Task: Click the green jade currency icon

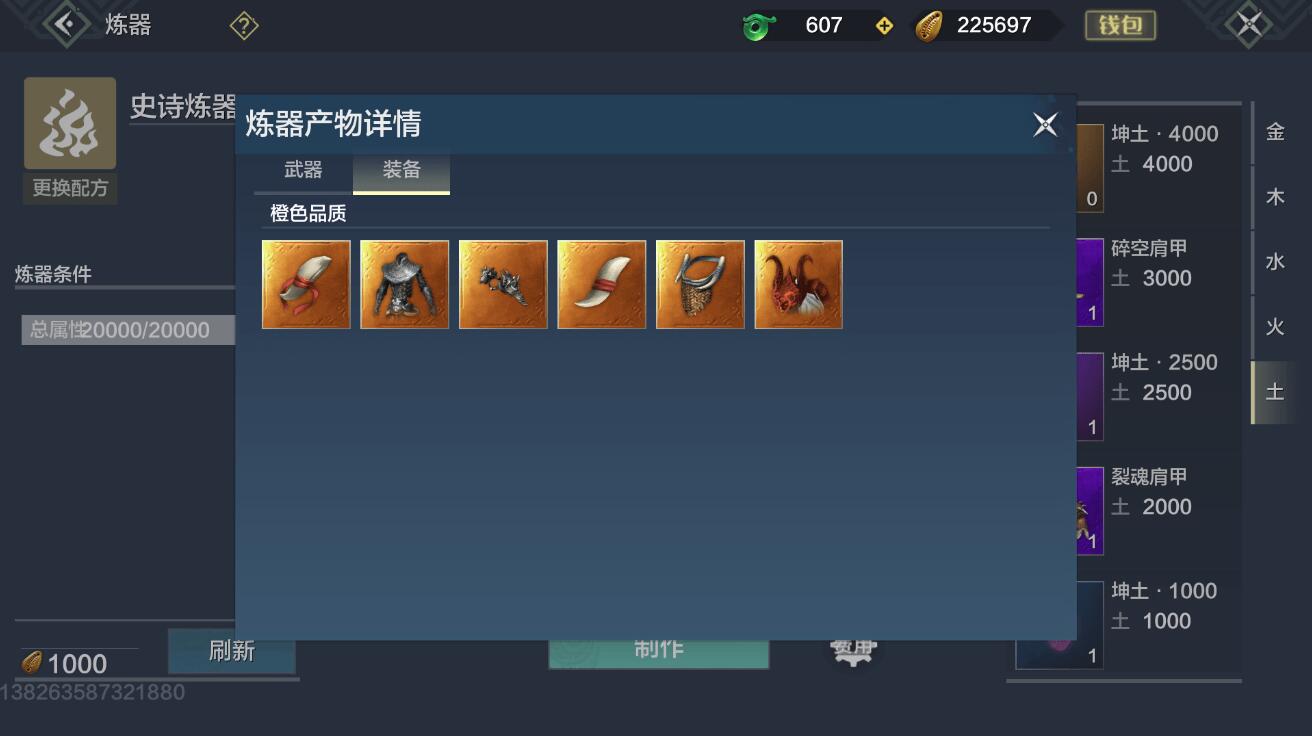Action: (755, 25)
